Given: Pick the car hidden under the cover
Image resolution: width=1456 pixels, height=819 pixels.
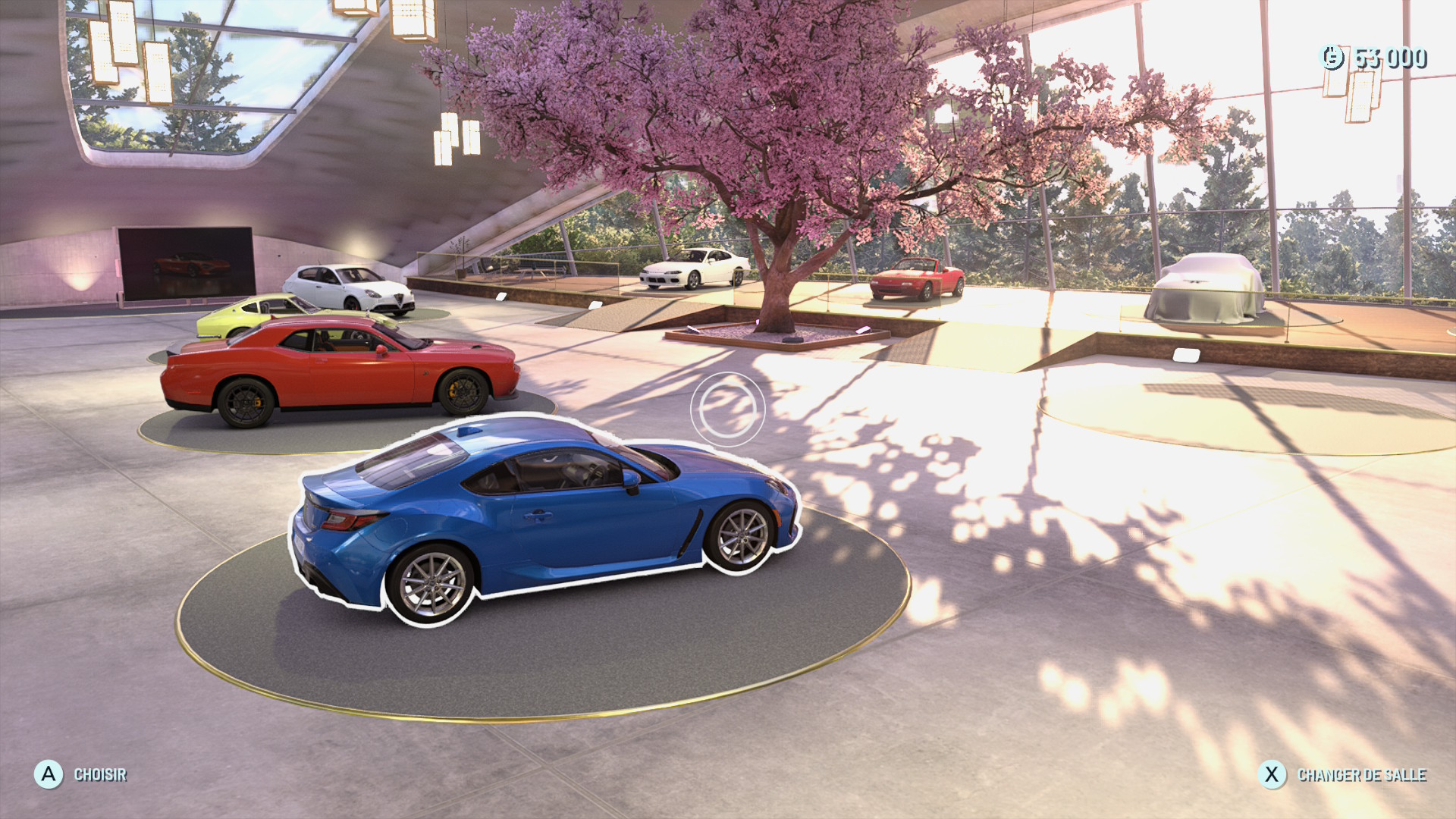Looking at the screenshot, I should [x=1204, y=288].
